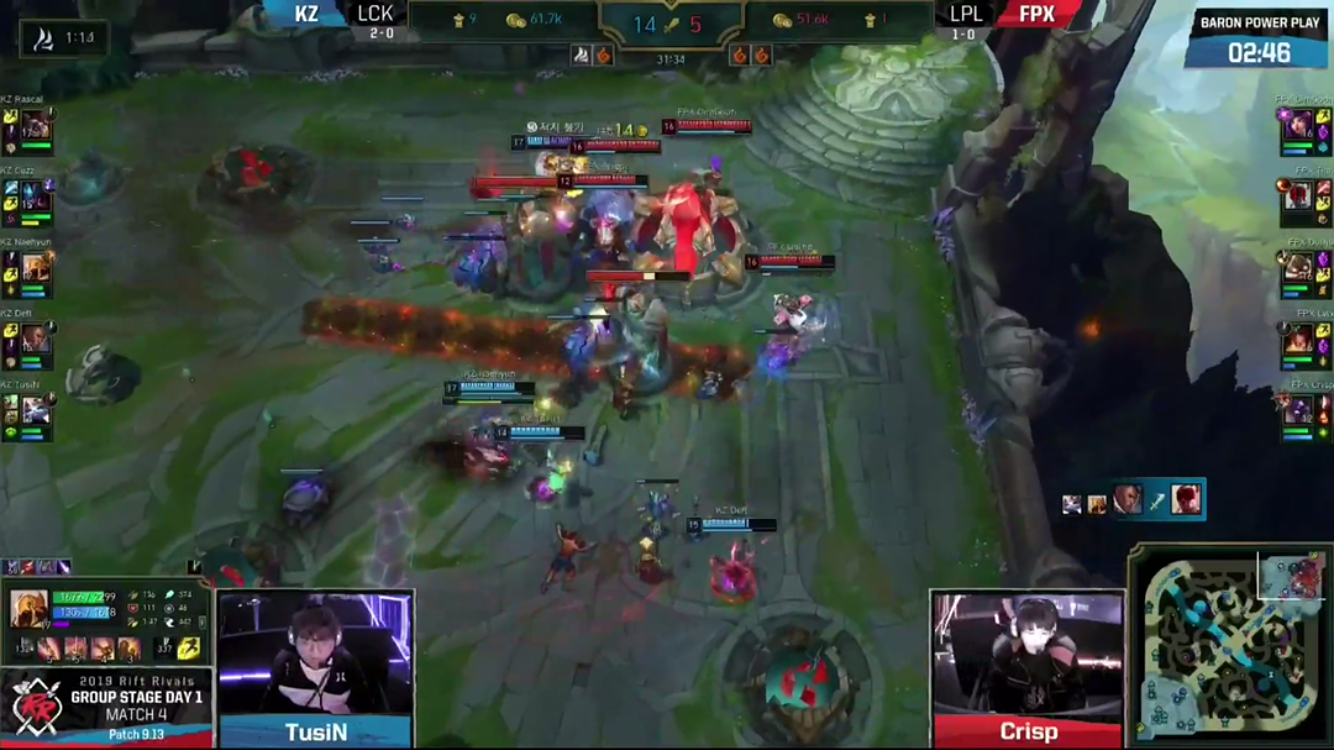Select KZ Rascal's champion portrait
Image resolution: width=1334 pixels, height=750 pixels.
[36, 126]
